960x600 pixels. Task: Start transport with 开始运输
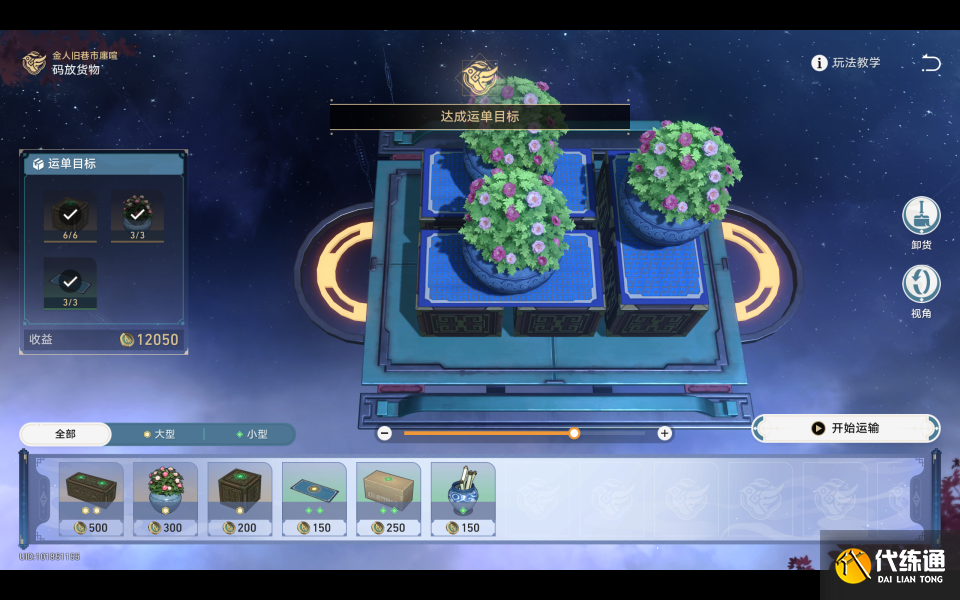tap(845, 428)
